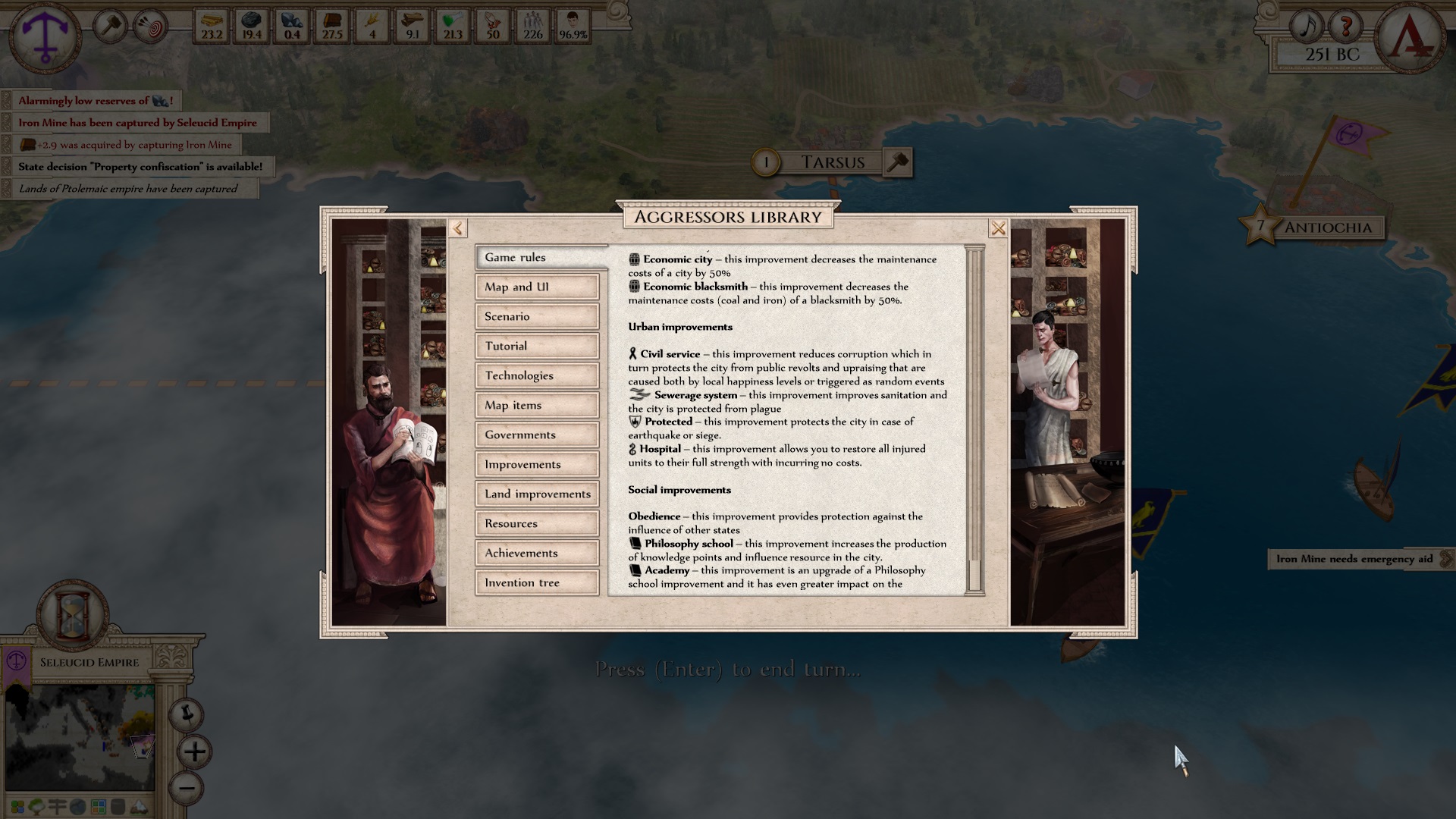Switch to the Technologies section
This screenshot has height=819, width=1456.
(536, 375)
